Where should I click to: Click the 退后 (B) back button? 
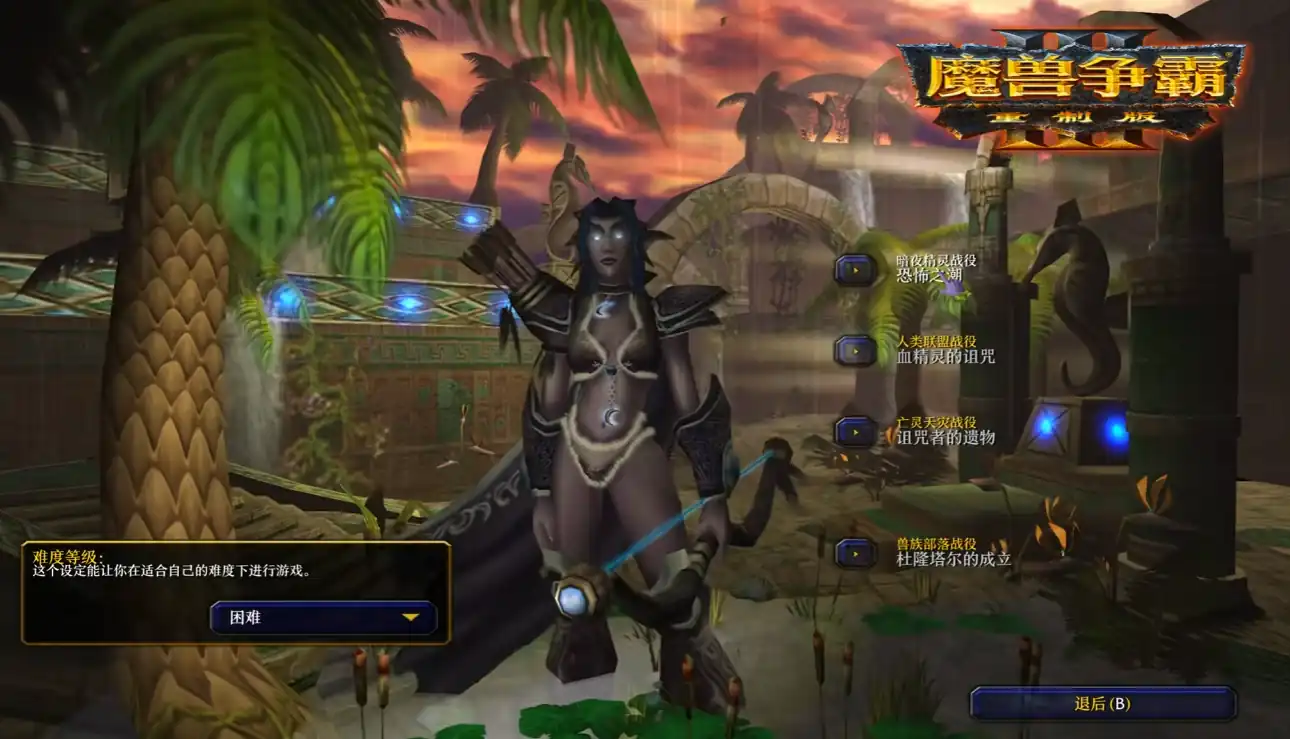1103,703
